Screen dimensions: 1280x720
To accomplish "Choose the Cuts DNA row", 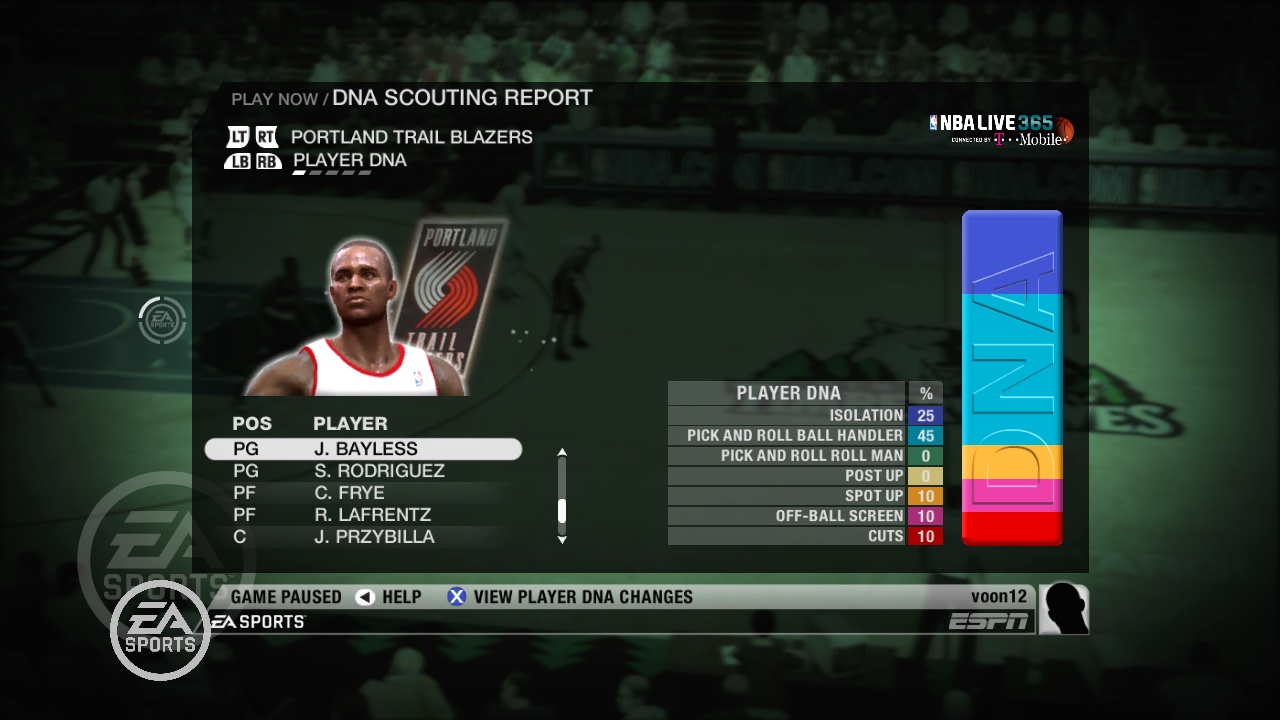I will coord(805,536).
